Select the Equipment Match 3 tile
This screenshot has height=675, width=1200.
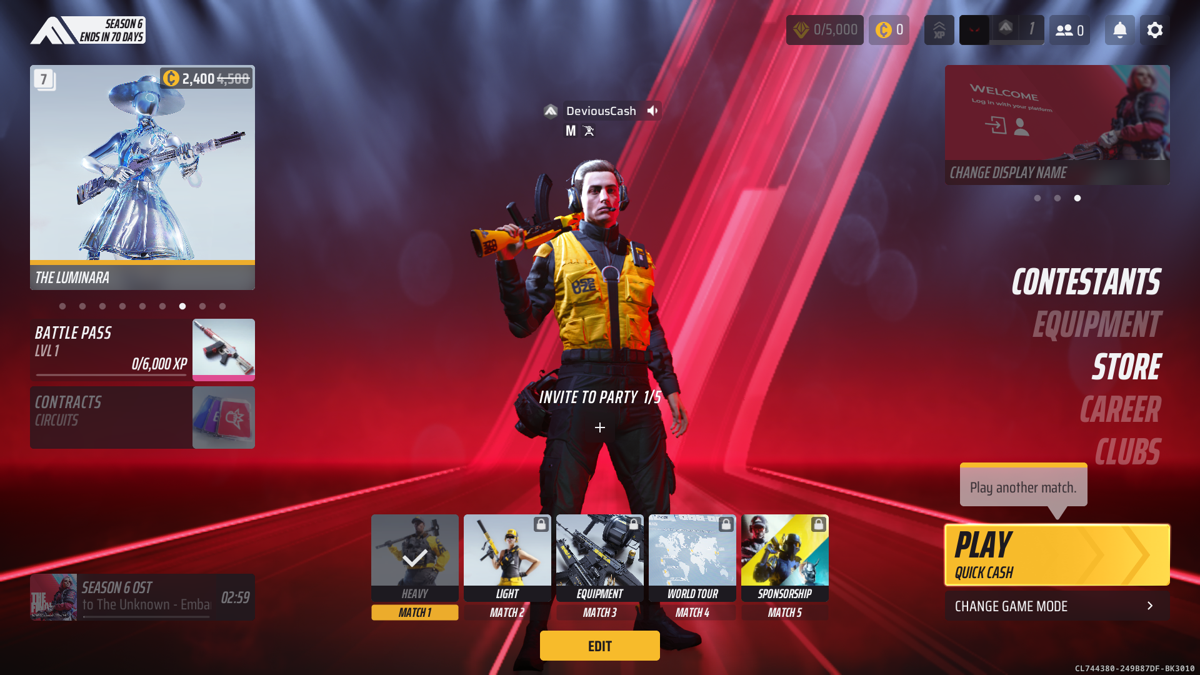[x=600, y=566]
